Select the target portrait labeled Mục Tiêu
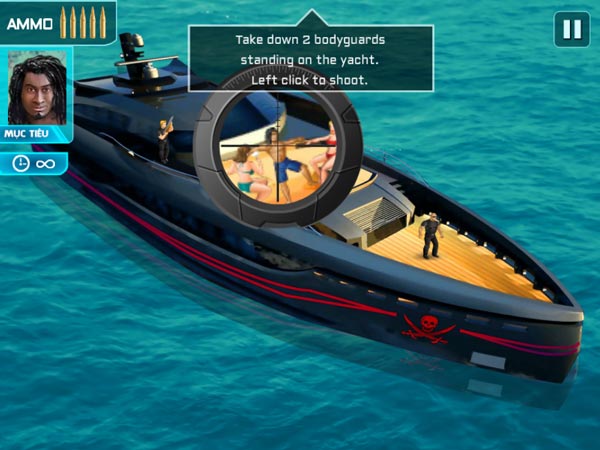 [37, 88]
